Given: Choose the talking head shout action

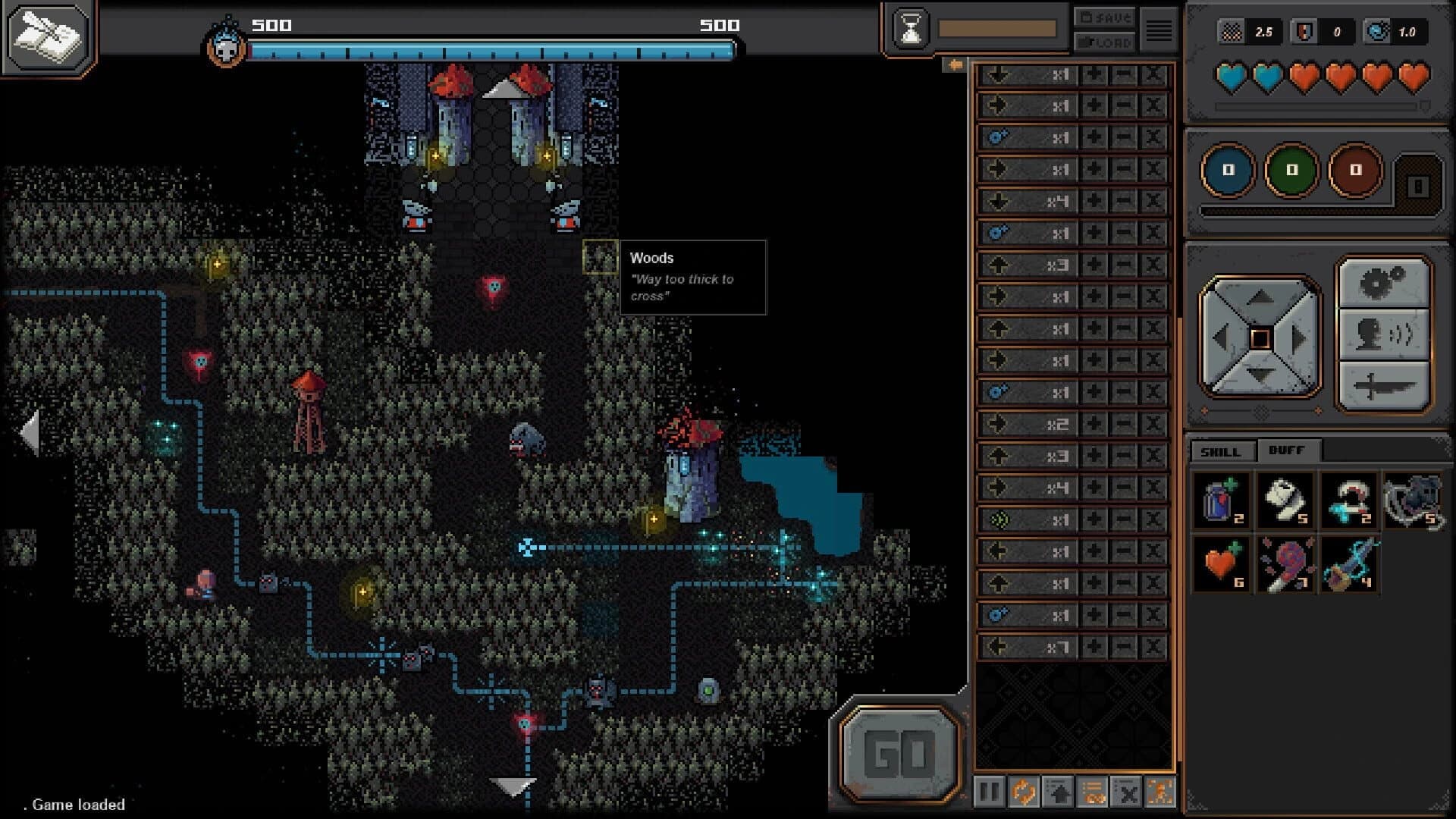Looking at the screenshot, I should (x=1383, y=334).
